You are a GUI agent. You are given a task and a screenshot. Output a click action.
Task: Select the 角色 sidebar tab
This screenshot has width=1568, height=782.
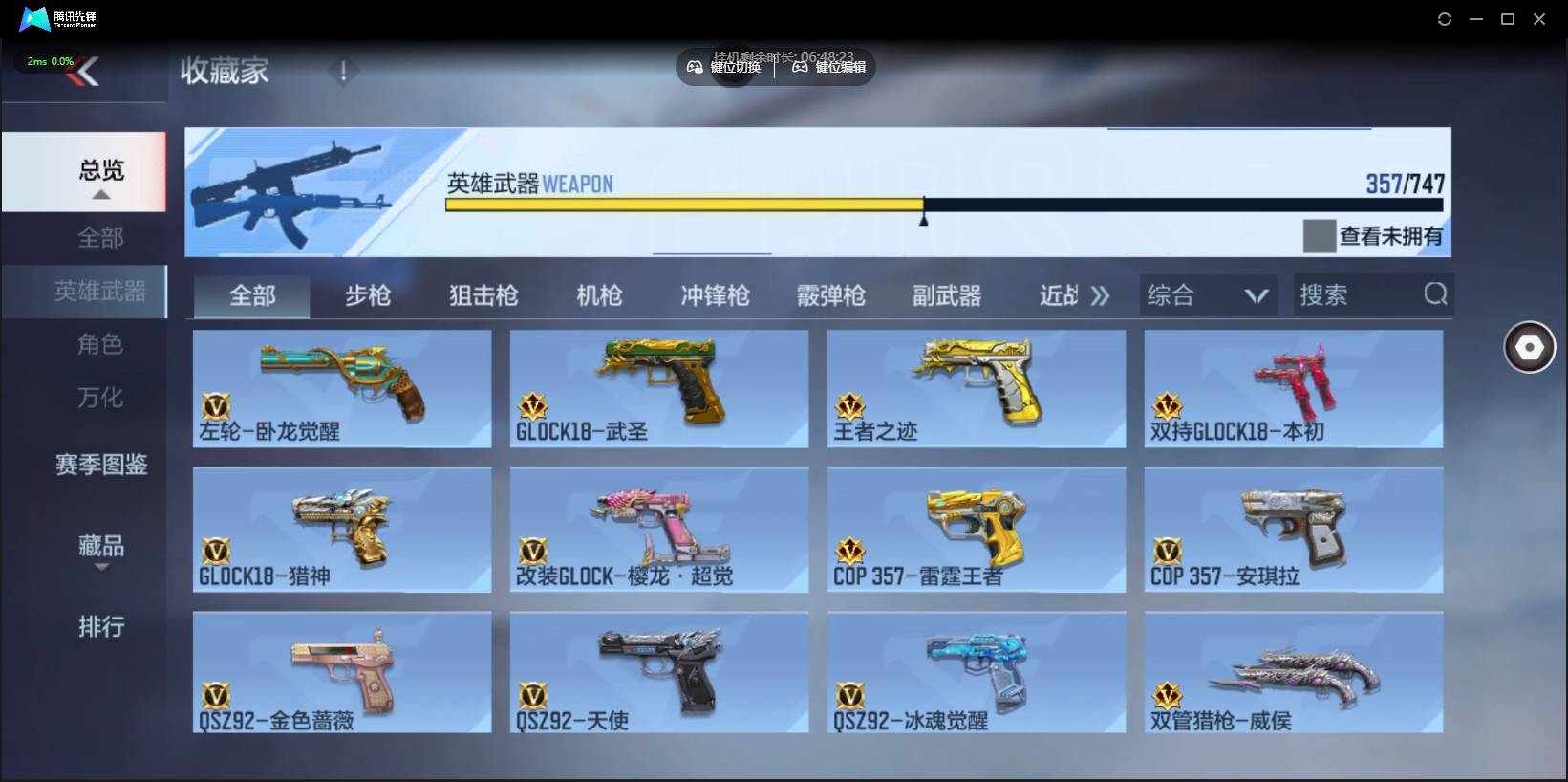pos(100,344)
